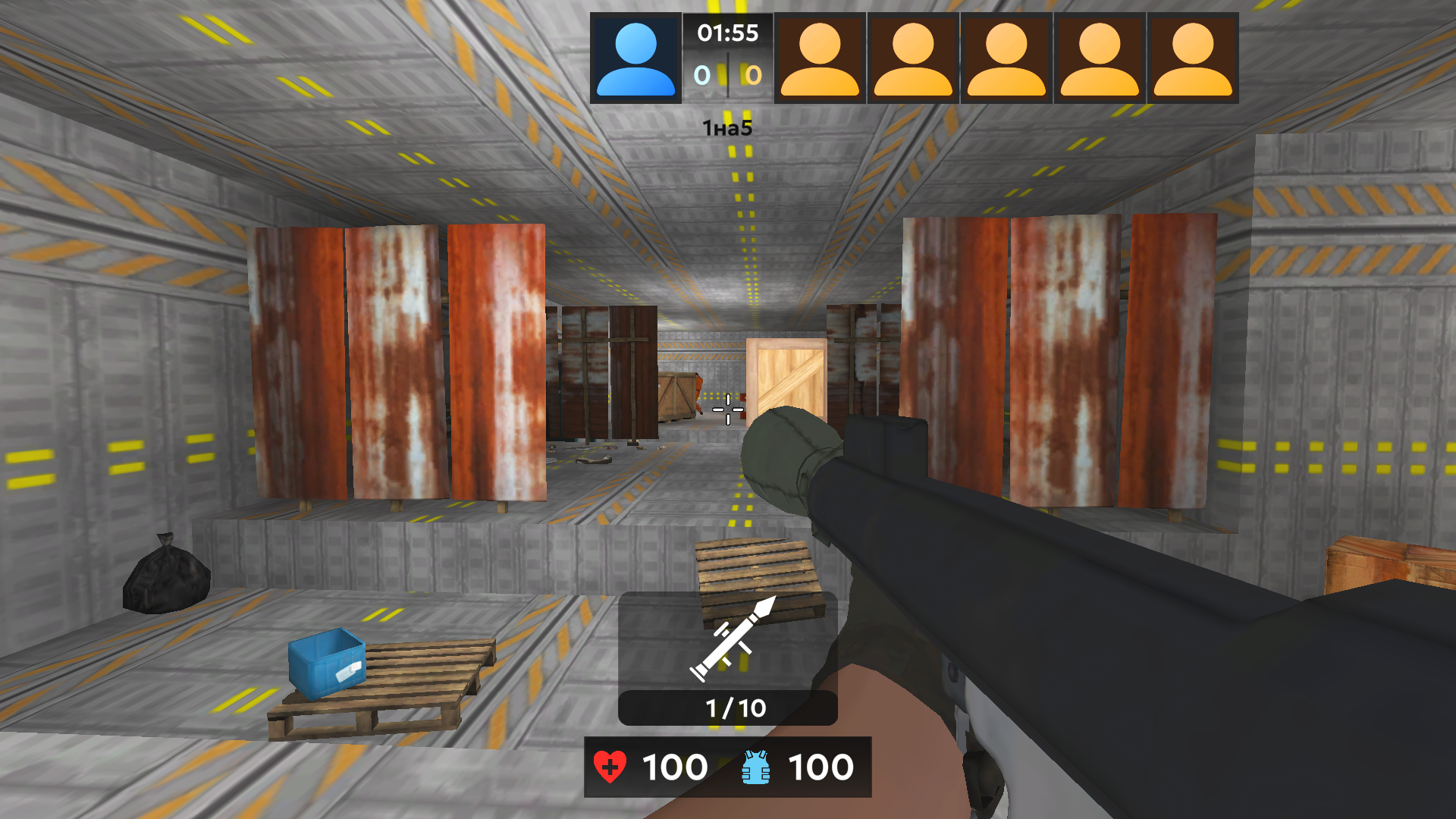Click the blue armor vest icon

[x=754, y=767]
